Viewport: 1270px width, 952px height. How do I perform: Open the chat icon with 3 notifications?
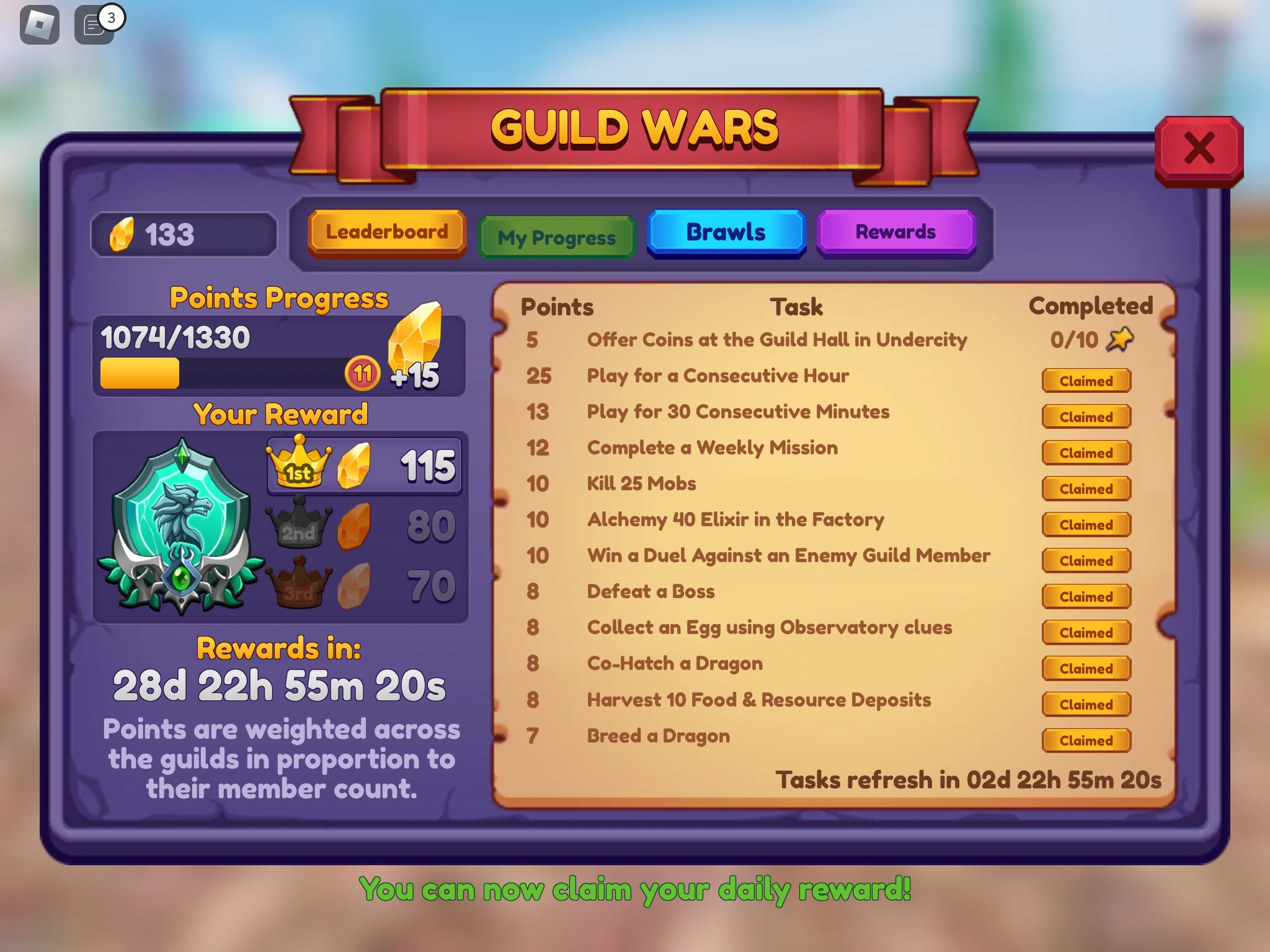(93, 24)
